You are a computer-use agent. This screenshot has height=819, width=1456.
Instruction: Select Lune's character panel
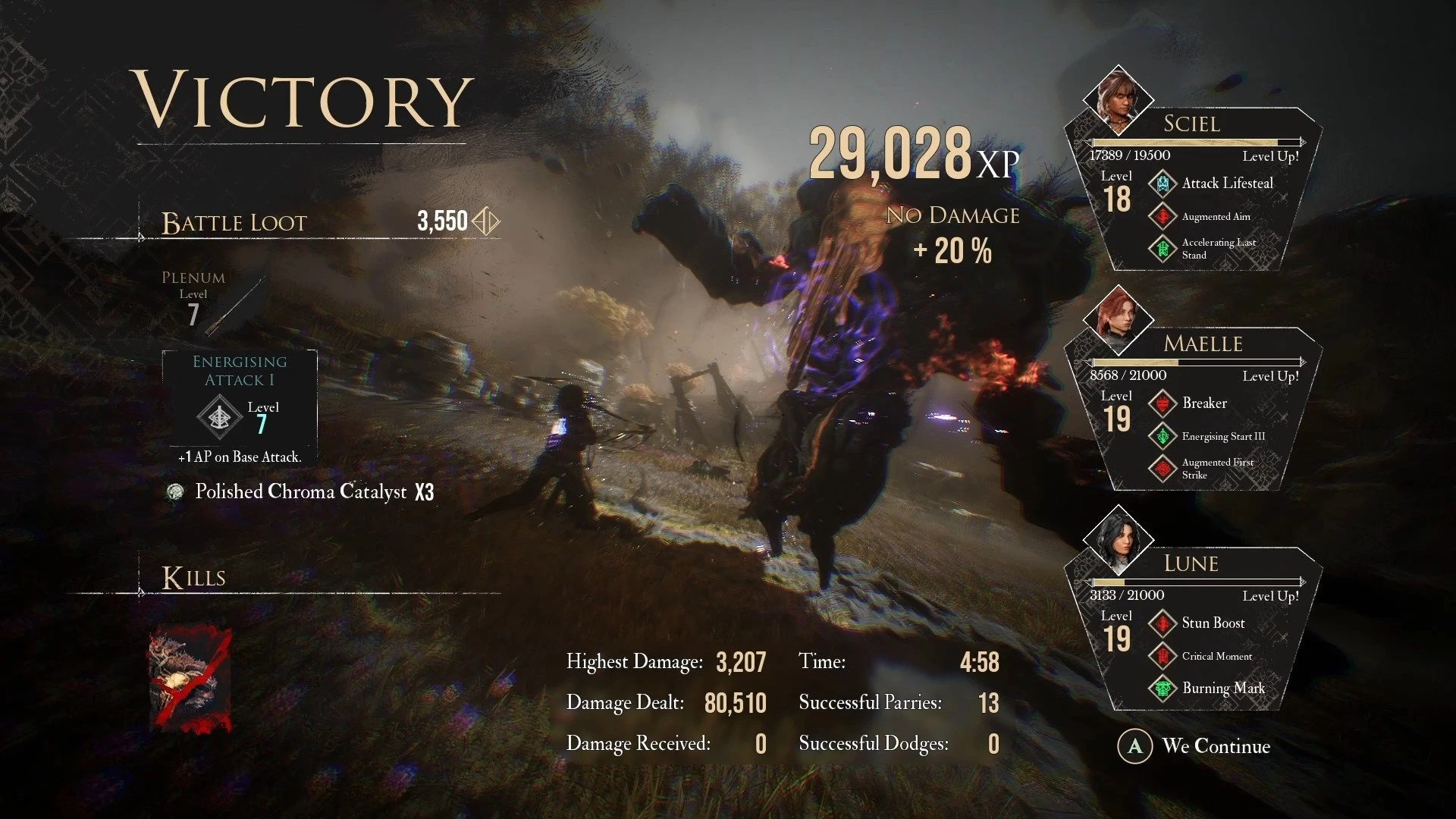pos(1194,629)
